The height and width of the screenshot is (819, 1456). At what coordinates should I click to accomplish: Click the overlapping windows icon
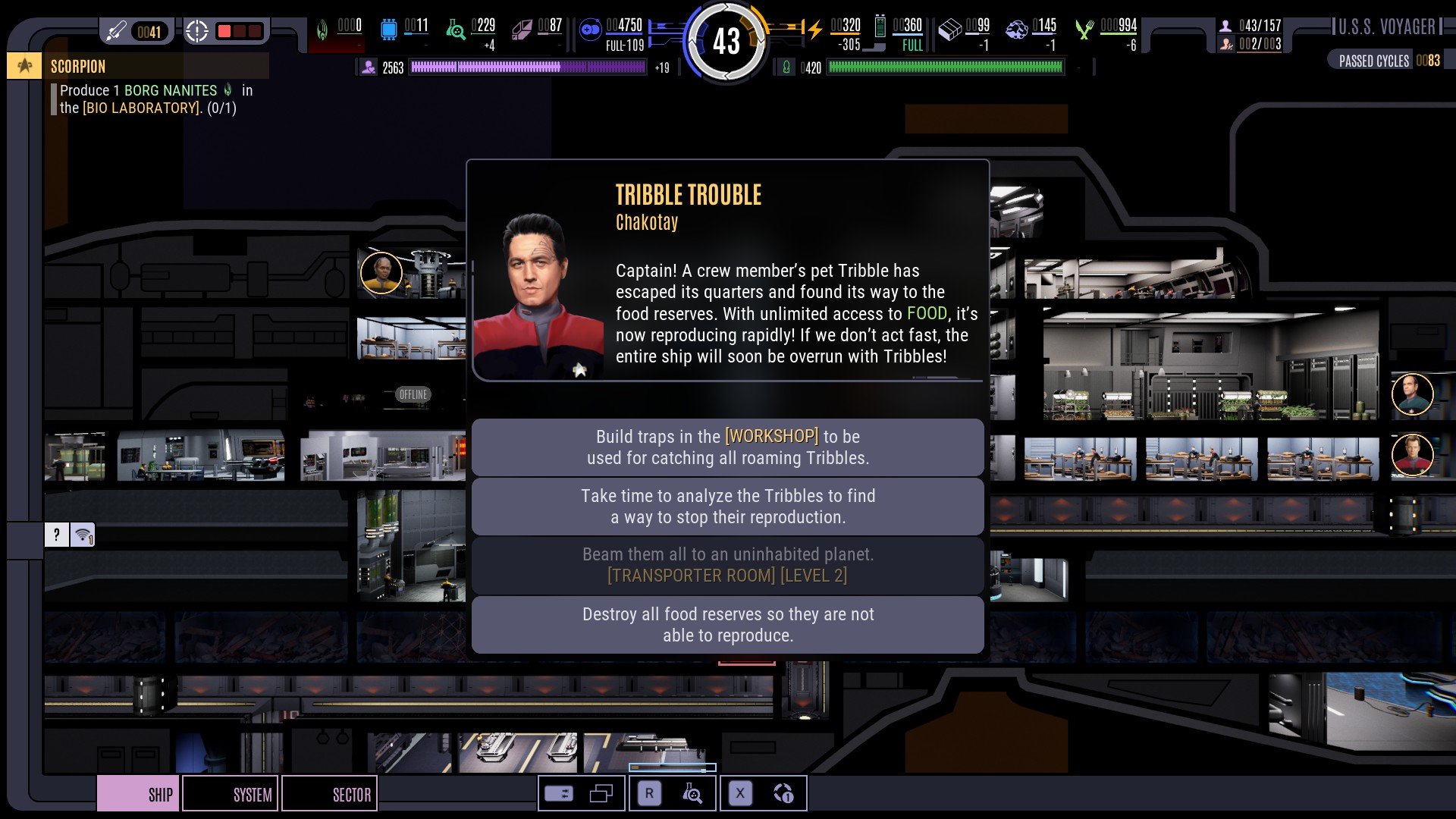click(601, 794)
